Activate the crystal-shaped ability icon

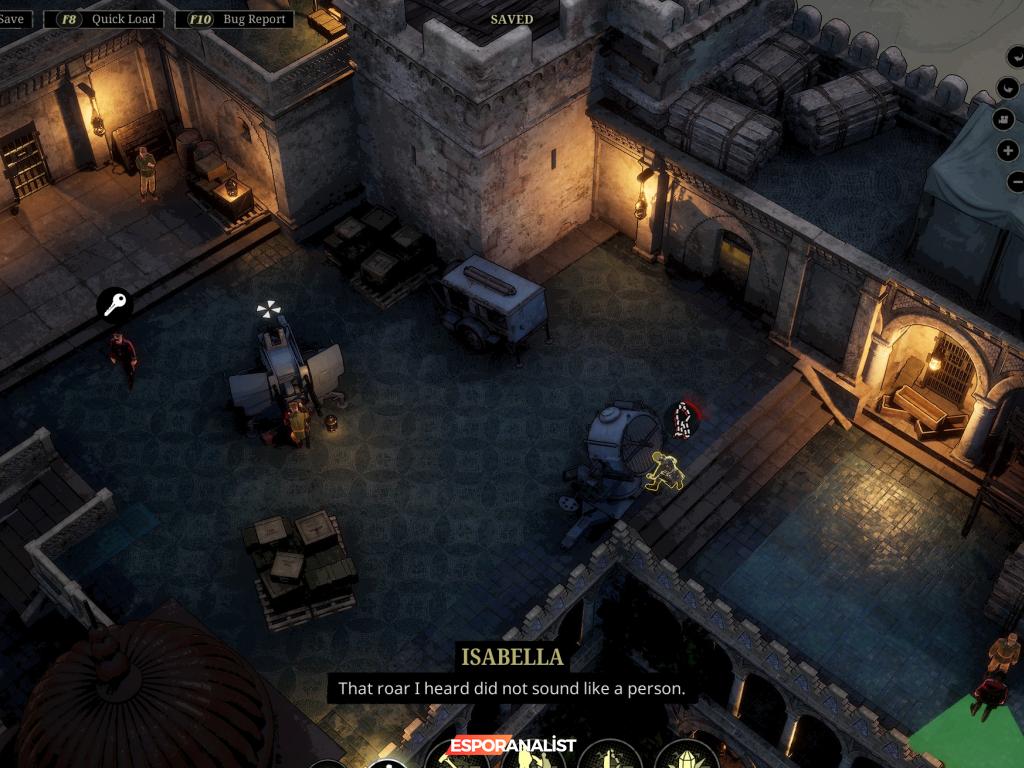(688, 757)
